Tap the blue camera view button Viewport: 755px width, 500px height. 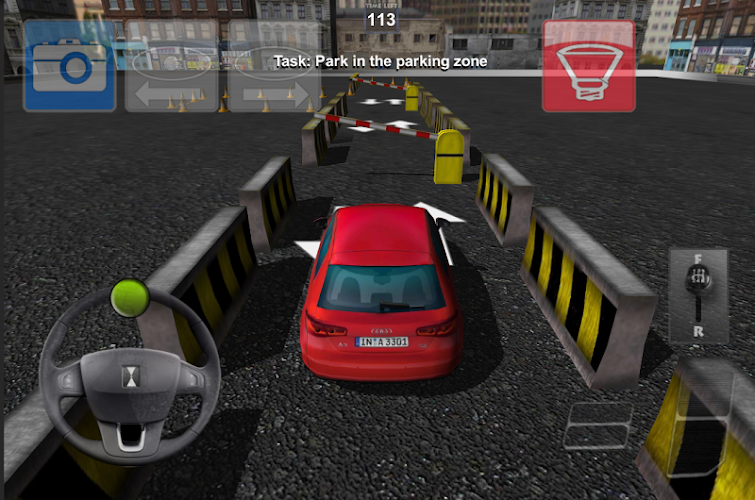coord(70,66)
